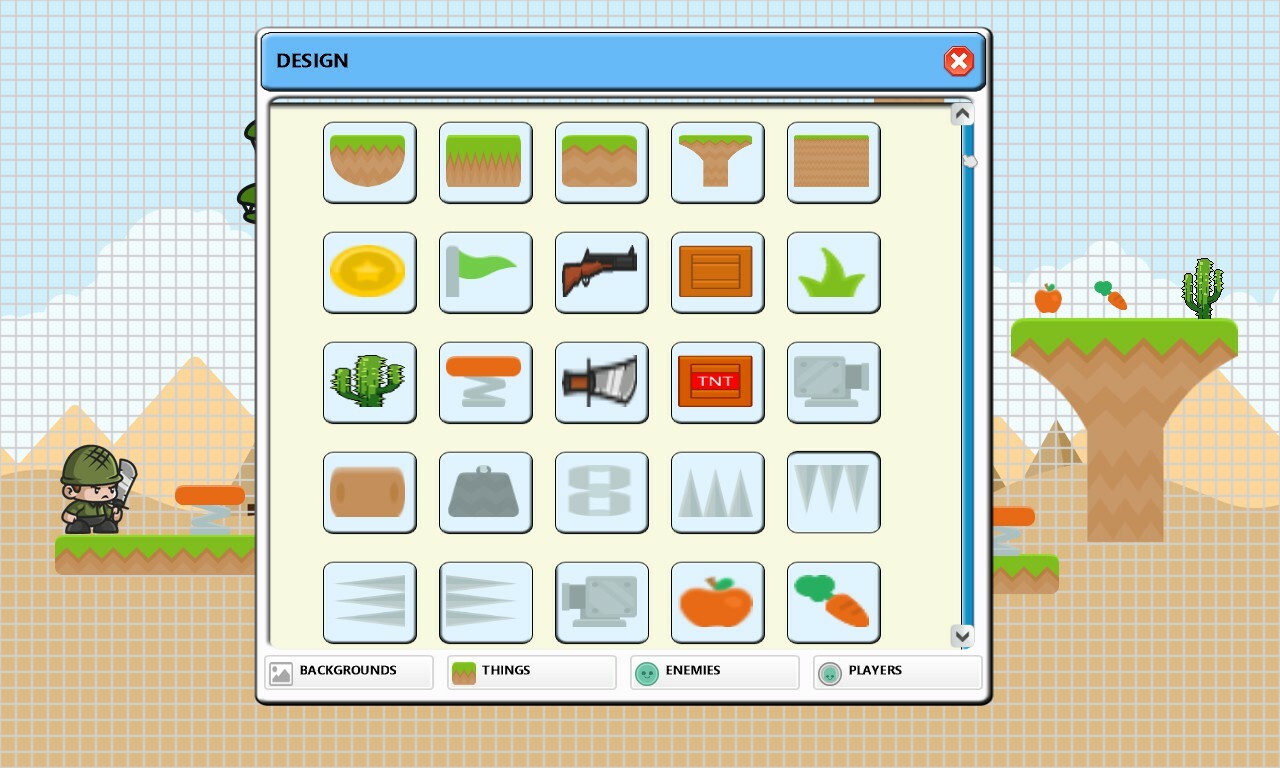
Task: Open the BACKGROUNDS tab
Action: point(347,671)
